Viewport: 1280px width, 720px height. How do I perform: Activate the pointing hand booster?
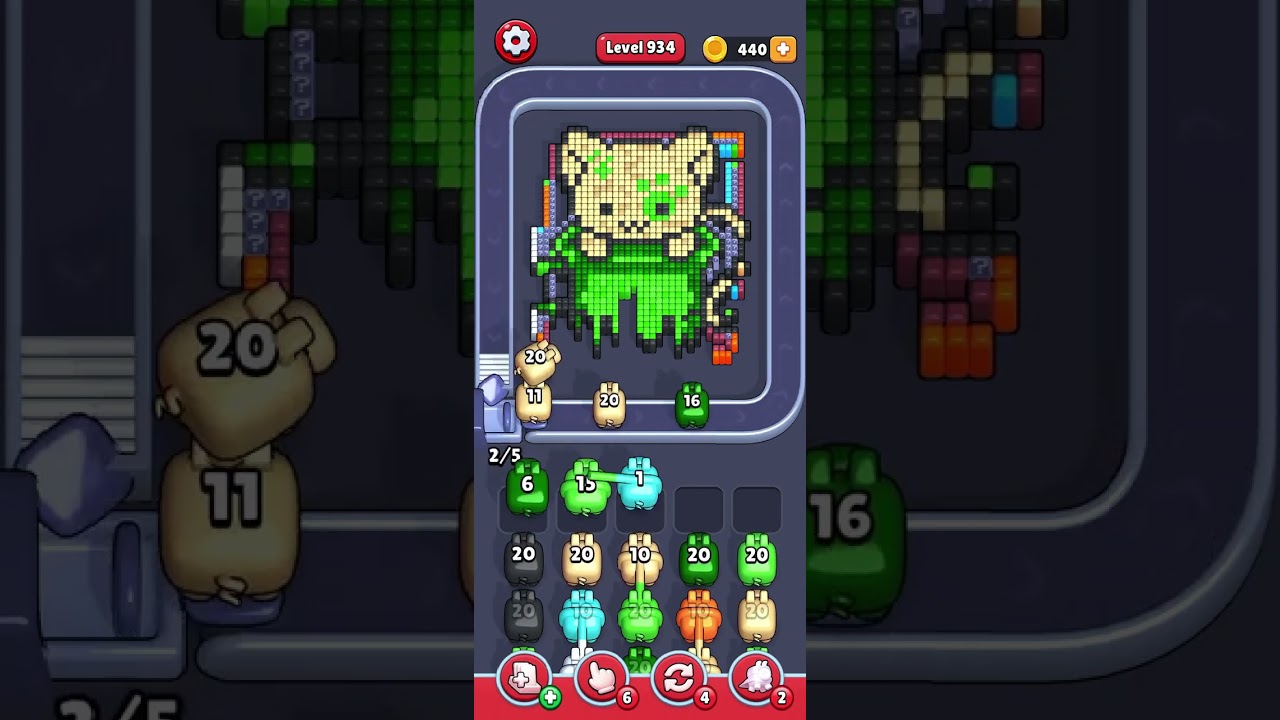[601, 679]
